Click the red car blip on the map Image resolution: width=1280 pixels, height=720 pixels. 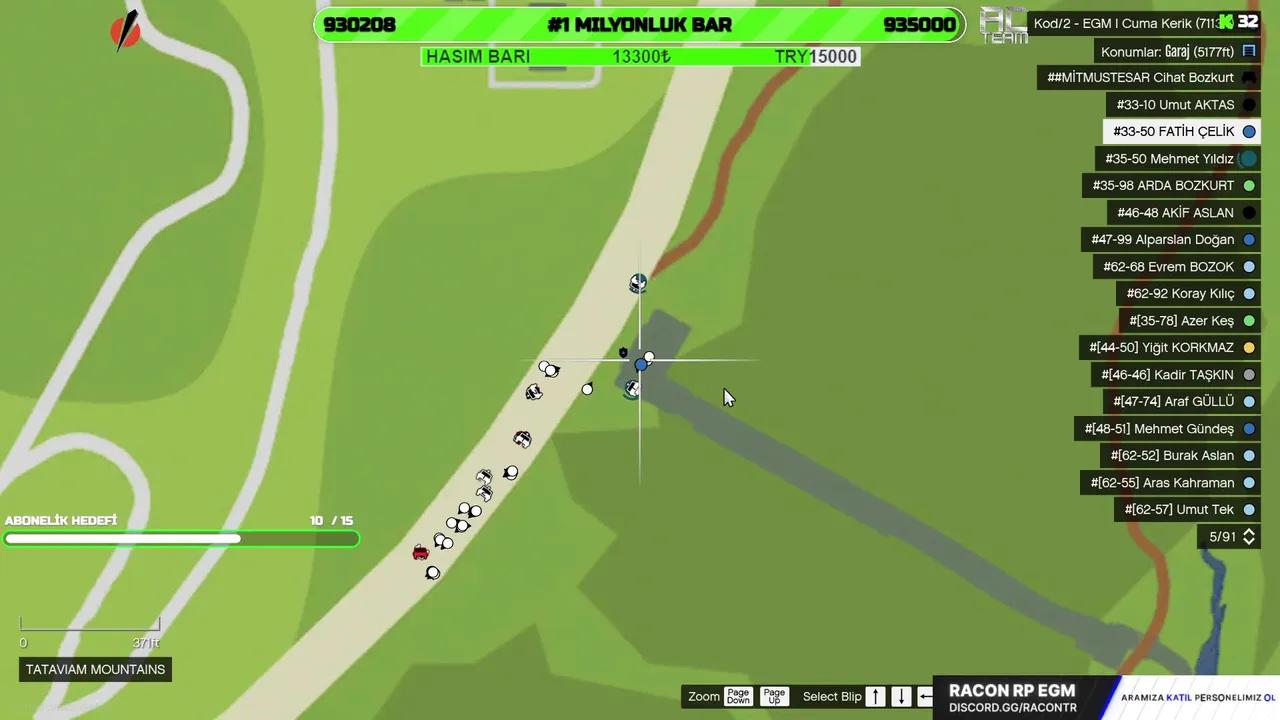coord(420,552)
